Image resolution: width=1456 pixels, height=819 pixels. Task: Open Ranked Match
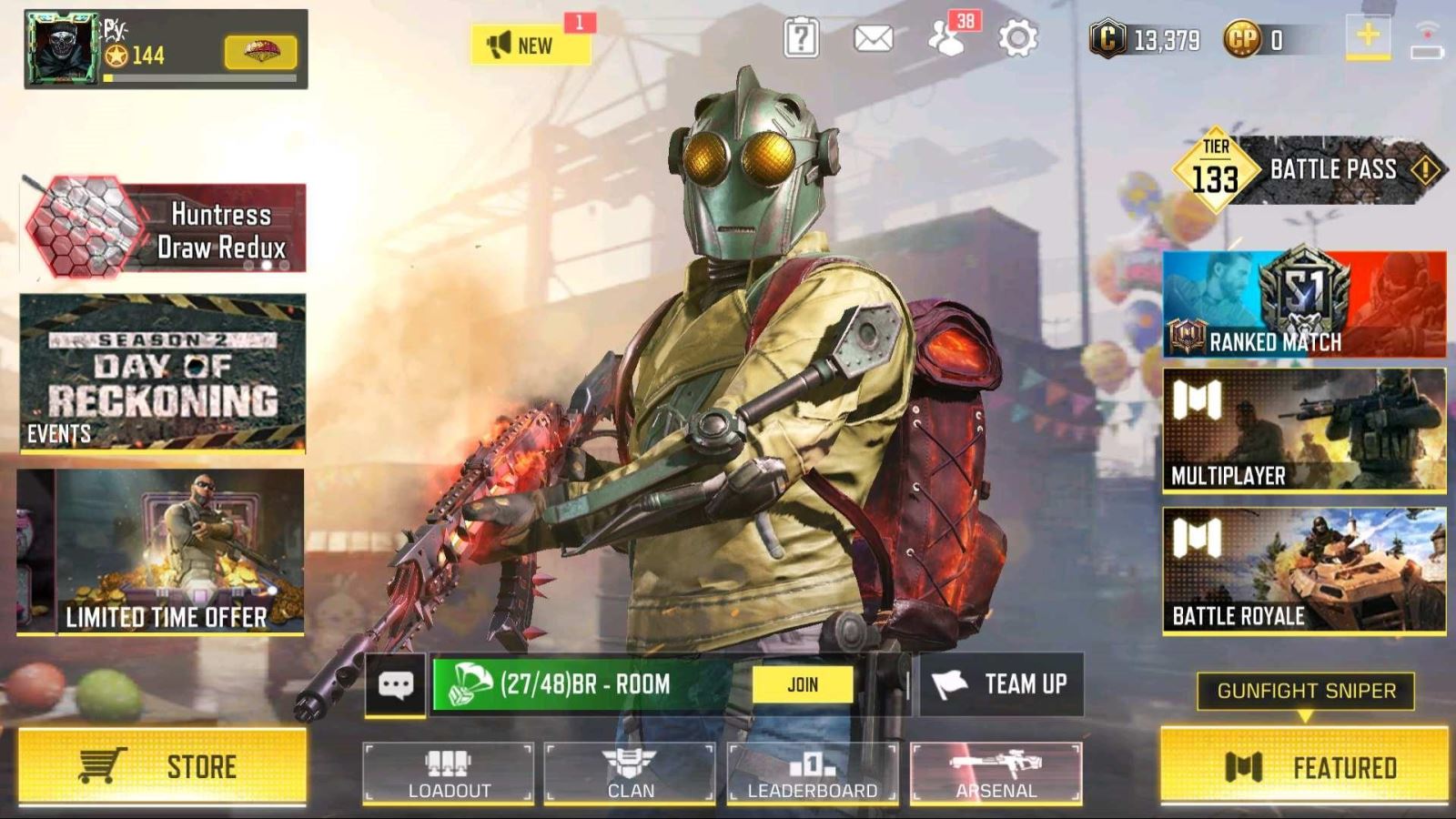pos(1303,304)
